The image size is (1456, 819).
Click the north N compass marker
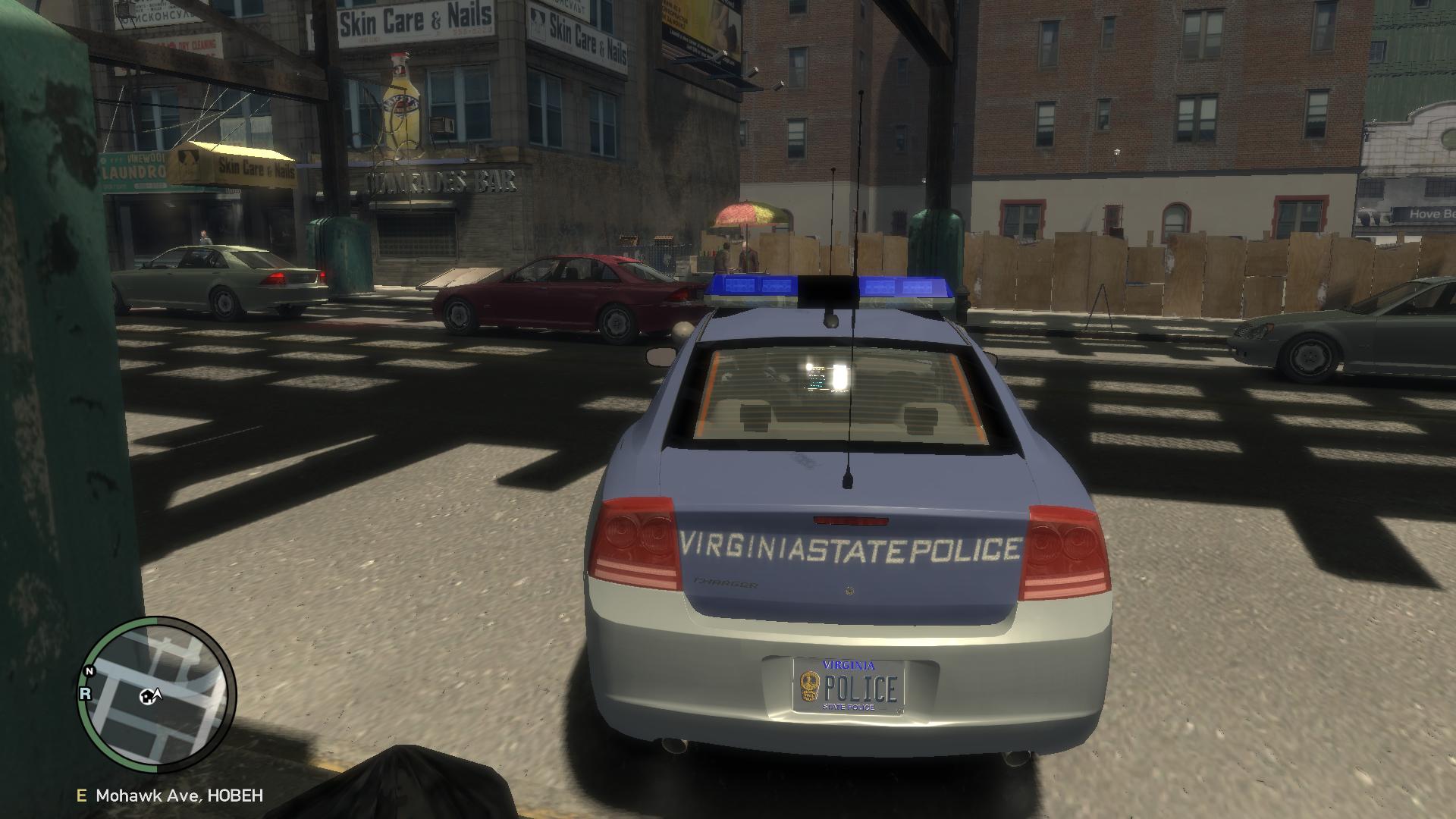pyautogui.click(x=89, y=671)
